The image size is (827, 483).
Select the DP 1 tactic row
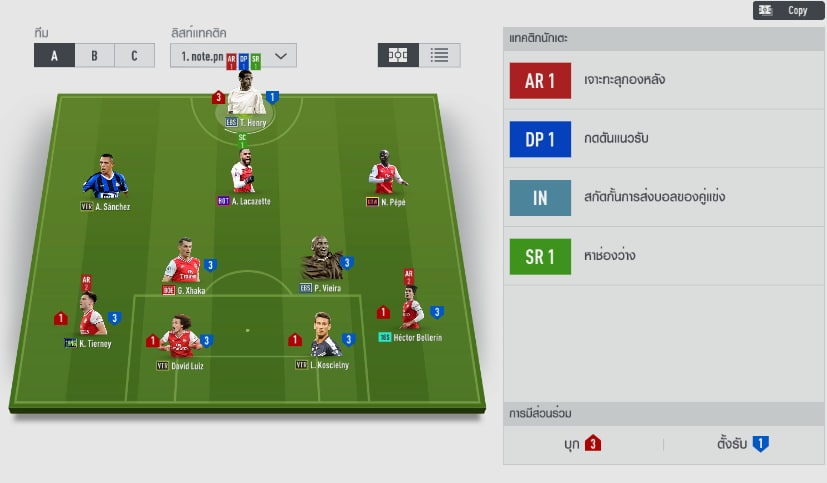click(x=664, y=139)
